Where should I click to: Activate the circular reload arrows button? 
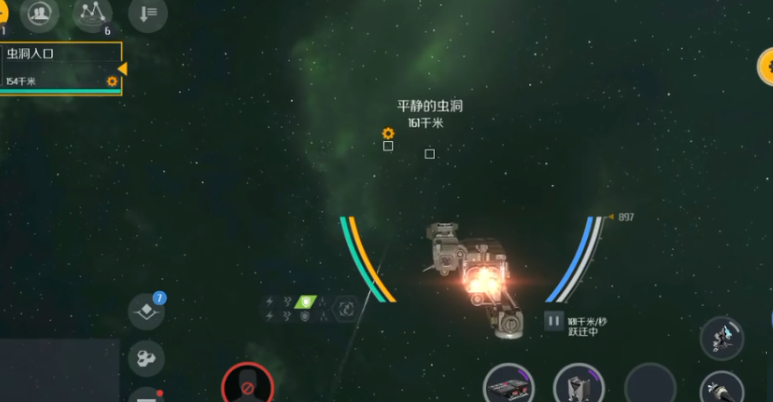tap(346, 309)
